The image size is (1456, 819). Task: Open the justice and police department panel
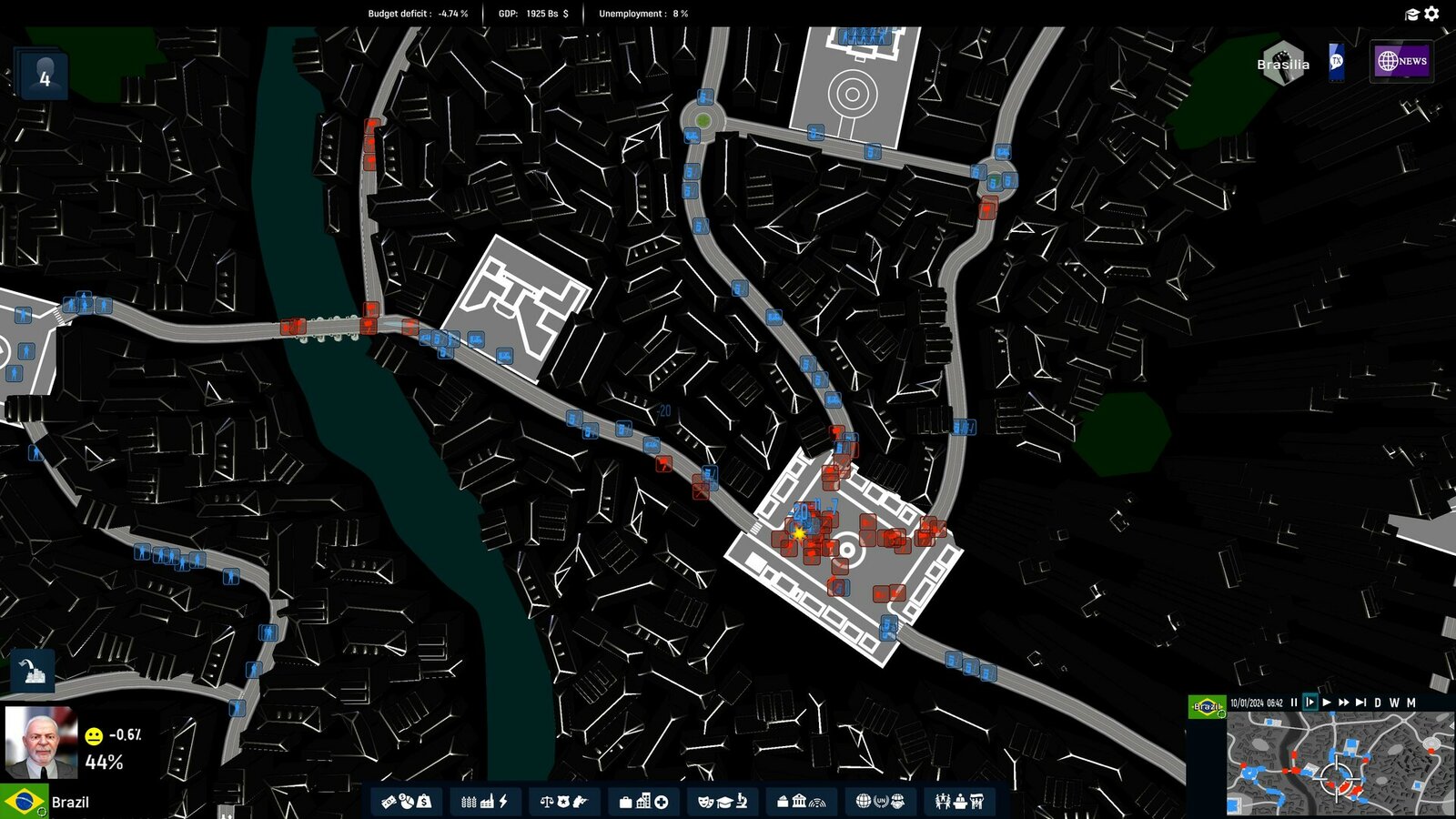click(566, 802)
